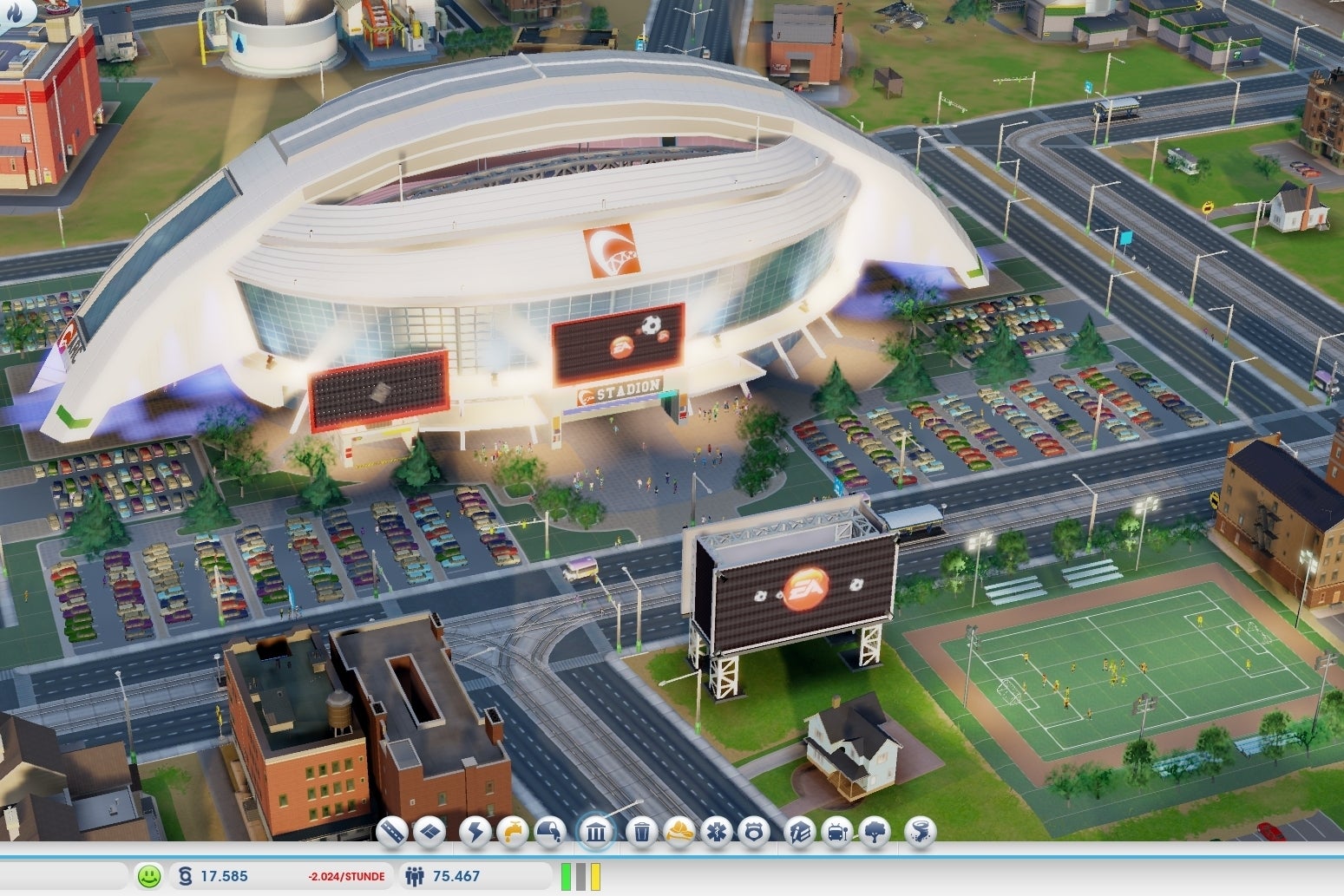Open the water utilities menu
The width and height of the screenshot is (1344, 896).
512,833
